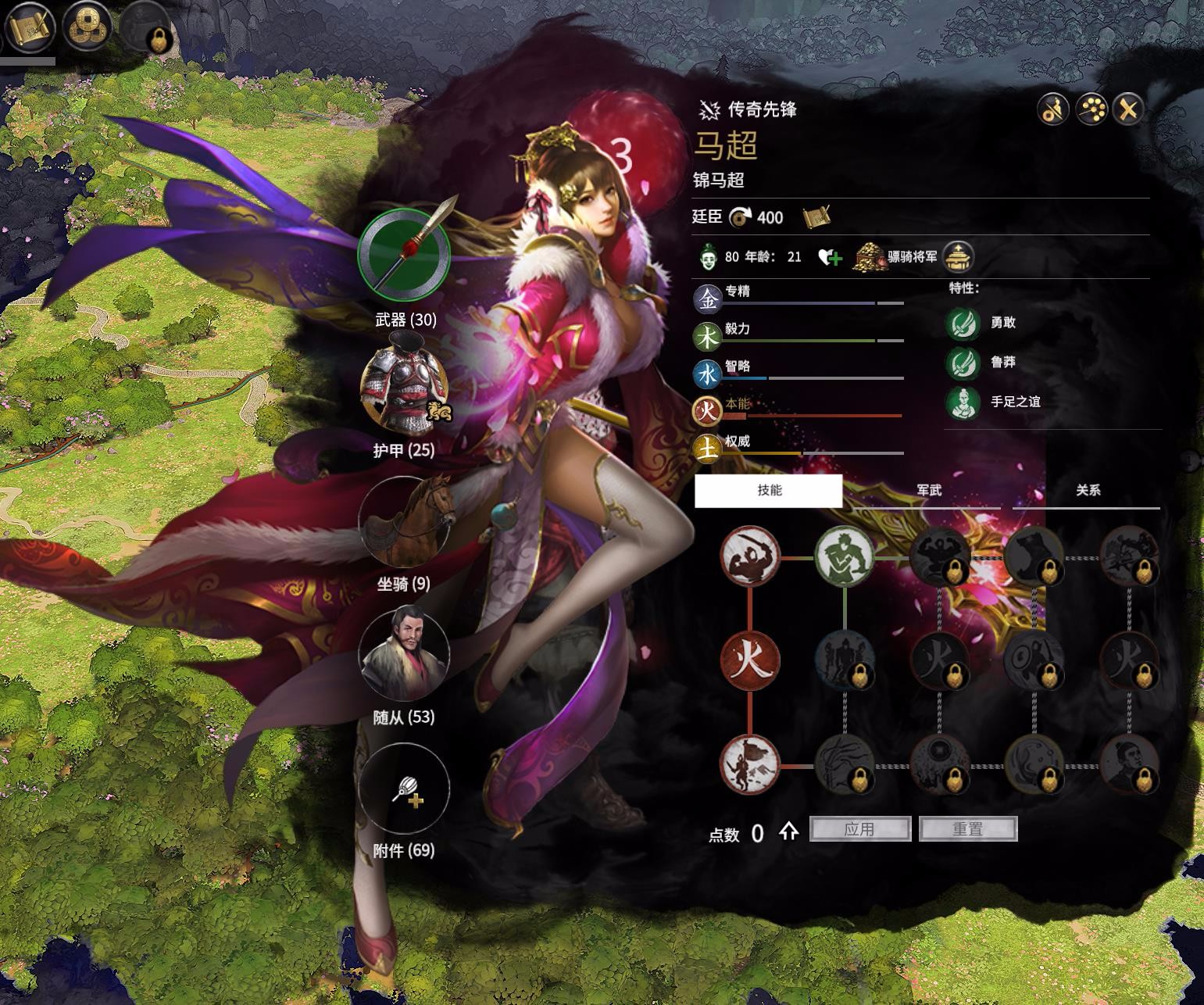1204x1005 pixels.
Task: Click the 重置 reset button
Action: tap(968, 829)
